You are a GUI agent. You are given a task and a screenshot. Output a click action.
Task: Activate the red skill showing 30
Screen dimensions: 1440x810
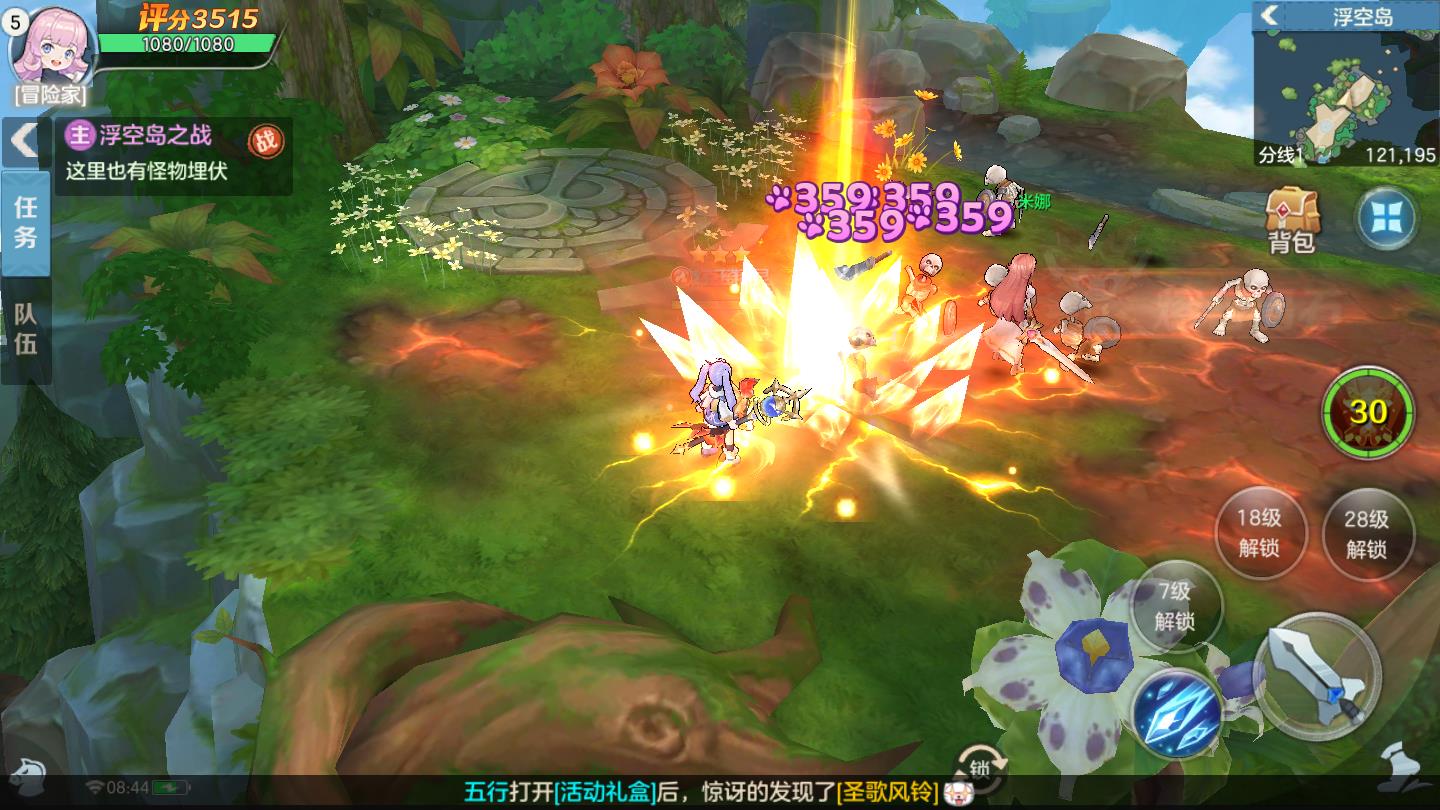coord(1368,412)
